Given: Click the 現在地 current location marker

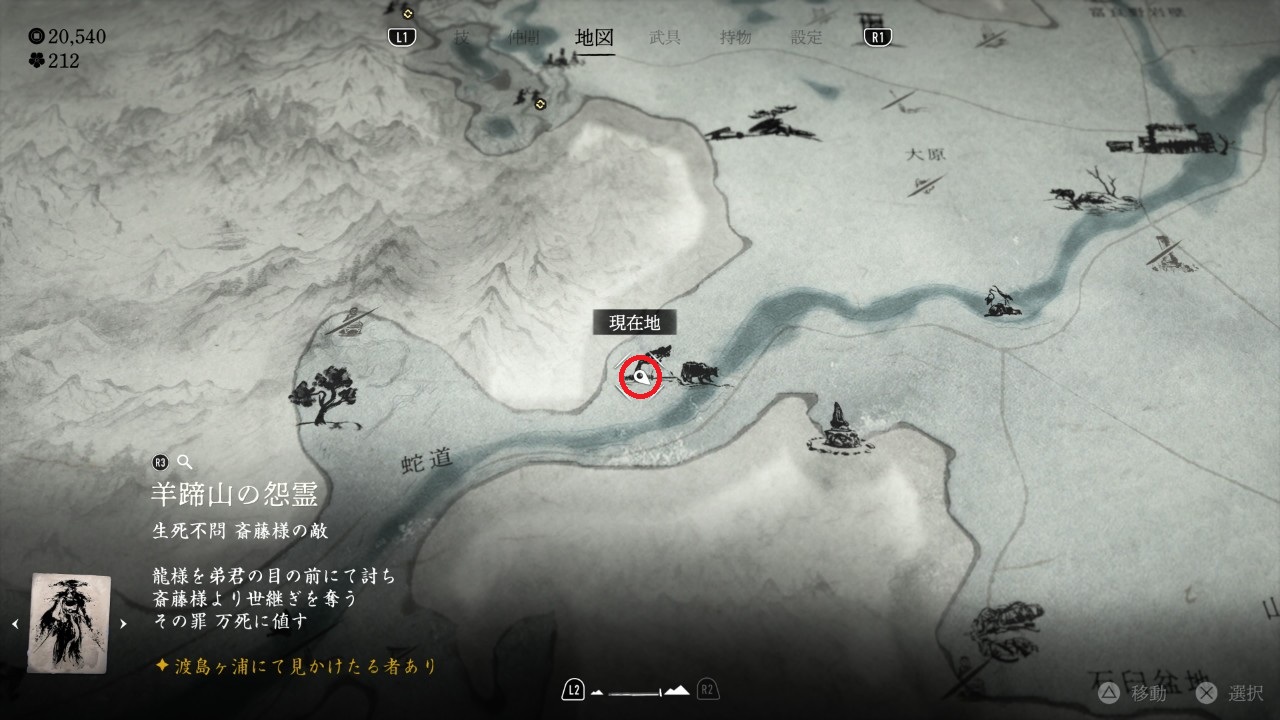Looking at the screenshot, I should tap(641, 377).
